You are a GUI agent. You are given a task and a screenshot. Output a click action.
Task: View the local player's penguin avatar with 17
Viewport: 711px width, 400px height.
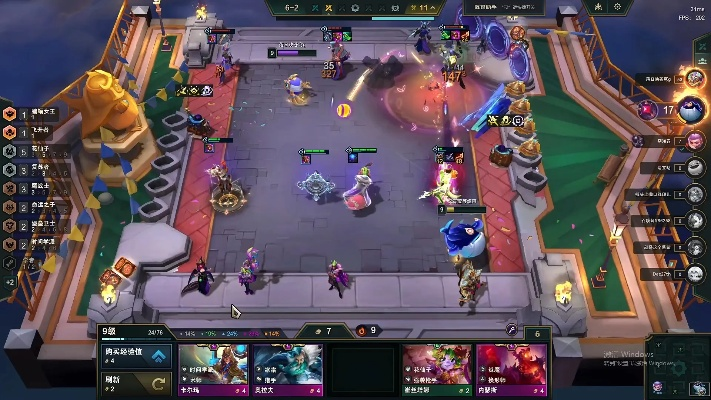click(x=690, y=109)
